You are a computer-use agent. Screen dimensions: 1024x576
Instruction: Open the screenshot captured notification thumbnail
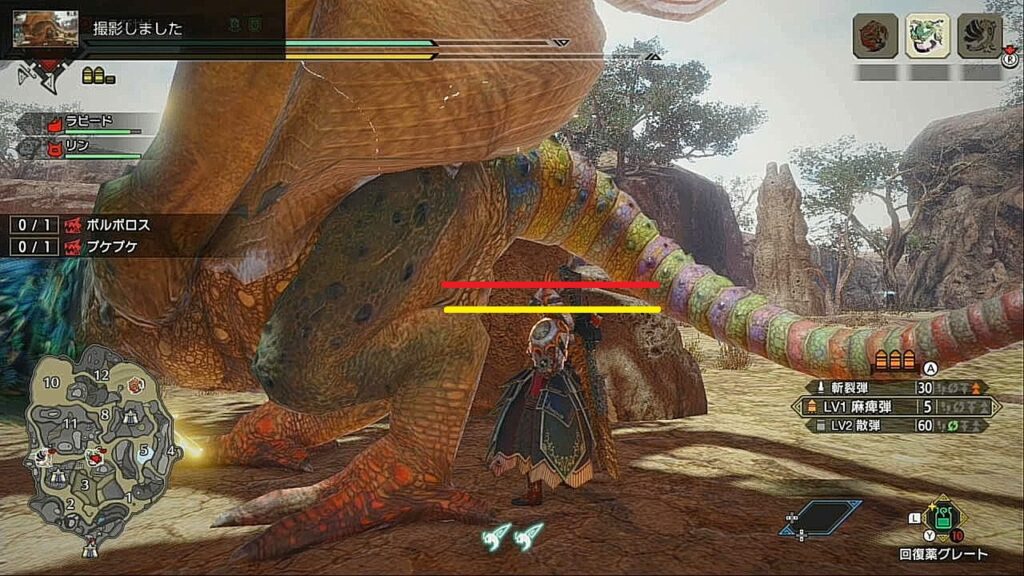pos(45,28)
